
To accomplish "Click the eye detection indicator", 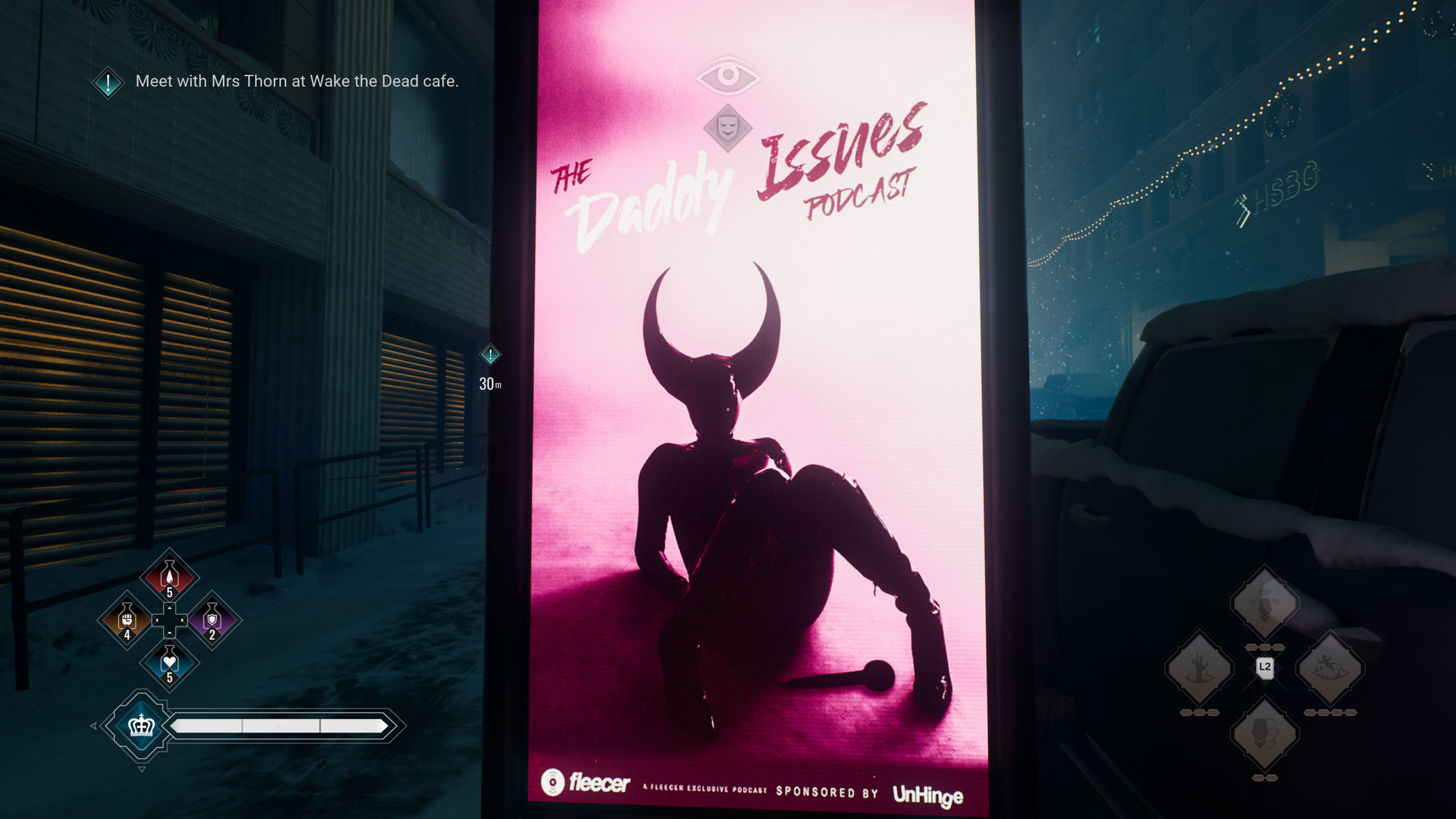I will 728,75.
